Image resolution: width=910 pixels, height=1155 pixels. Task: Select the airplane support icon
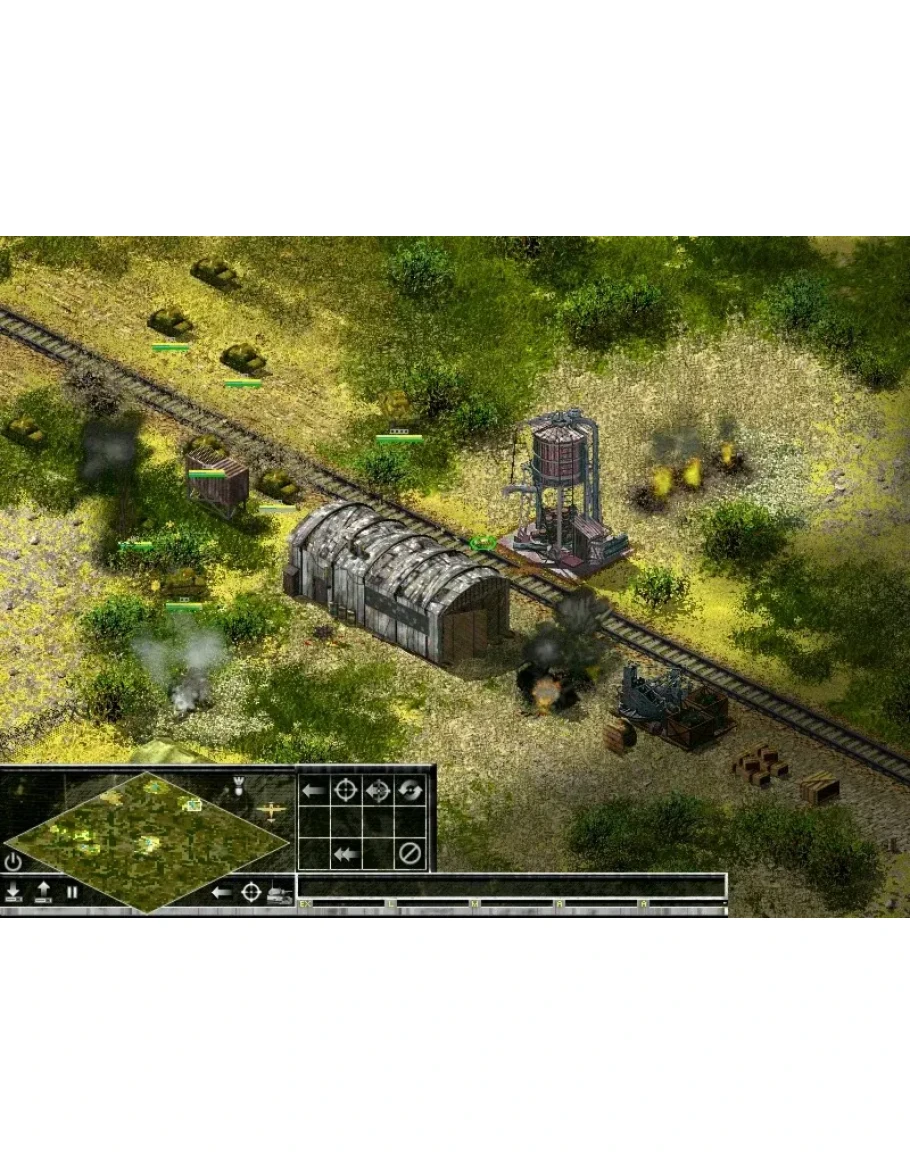(269, 810)
